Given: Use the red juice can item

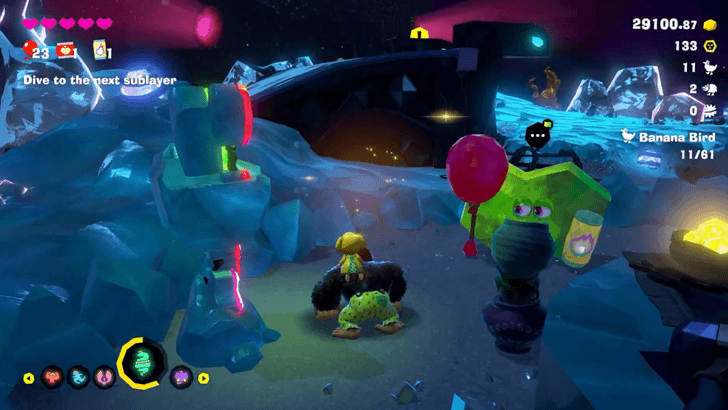Looking at the screenshot, I should [66, 50].
